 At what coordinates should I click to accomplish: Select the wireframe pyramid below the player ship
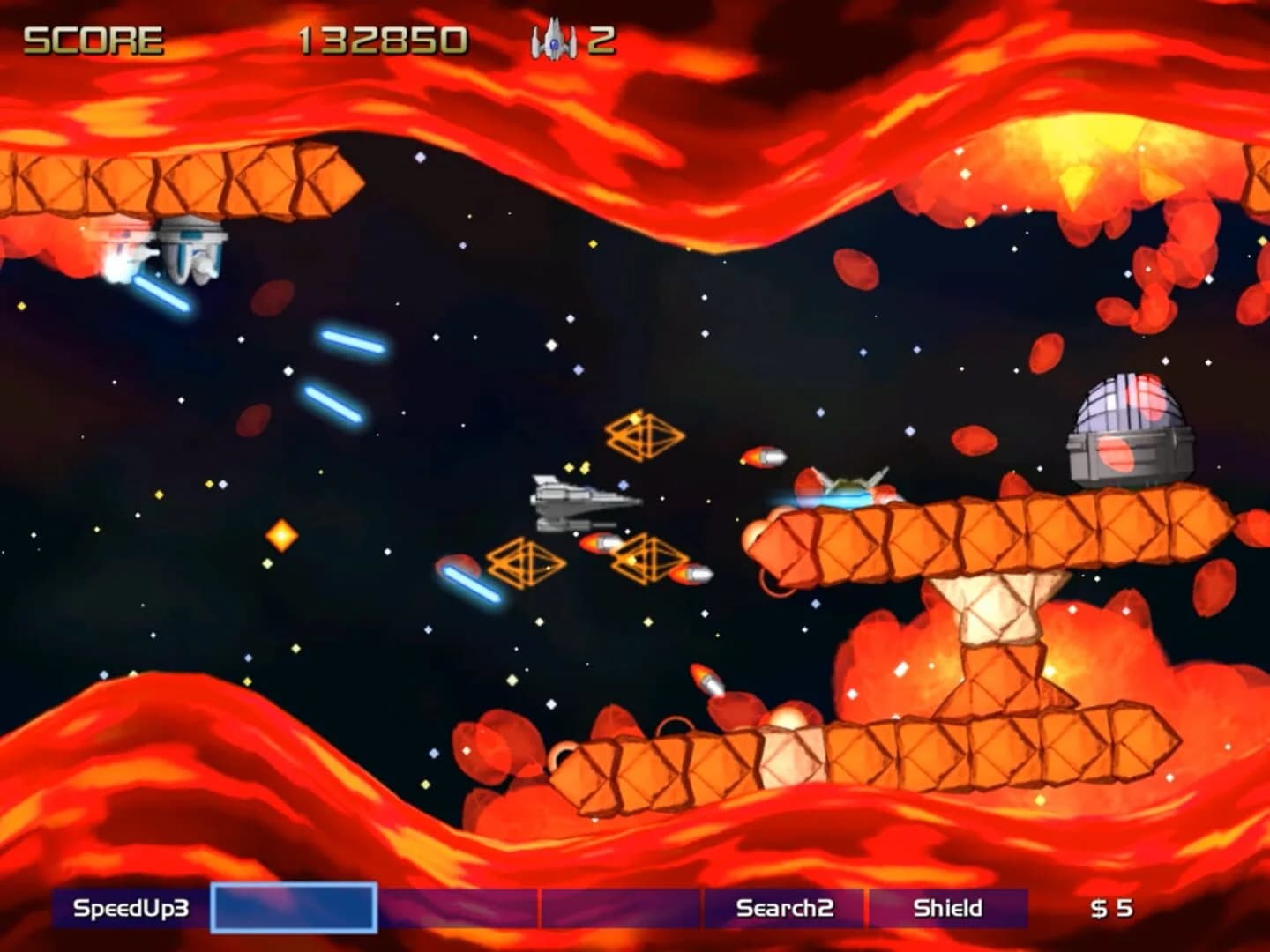(x=529, y=561)
